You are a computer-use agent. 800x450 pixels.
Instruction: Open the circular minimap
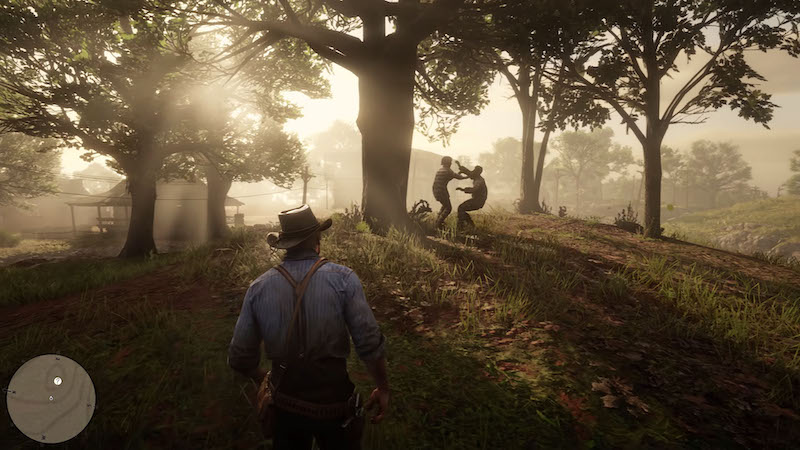coord(51,398)
